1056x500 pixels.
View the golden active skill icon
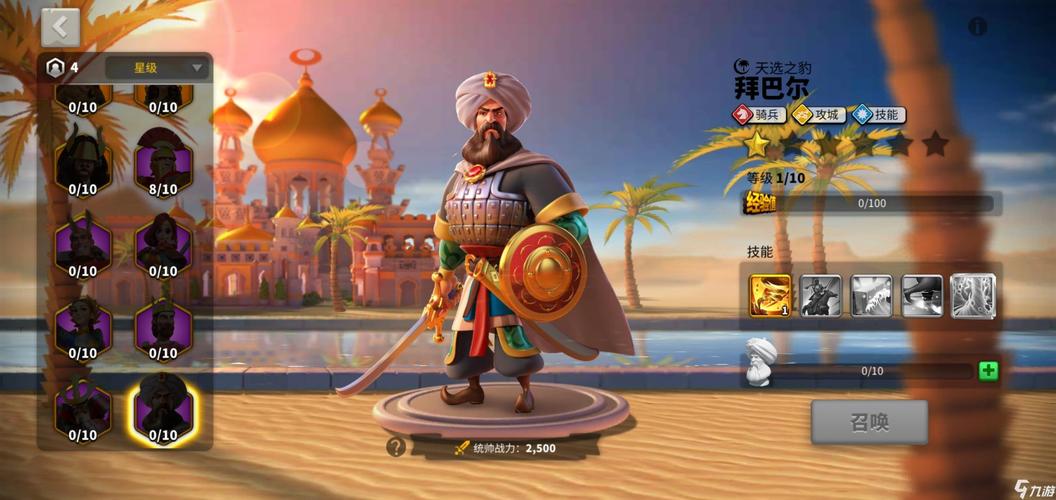(770, 295)
